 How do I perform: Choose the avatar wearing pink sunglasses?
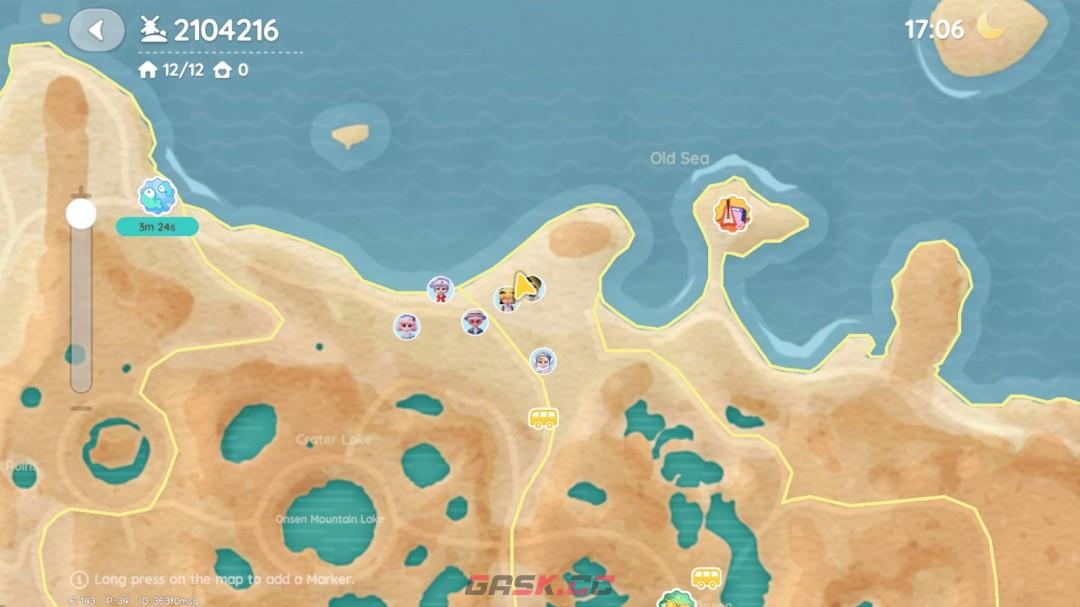(474, 322)
